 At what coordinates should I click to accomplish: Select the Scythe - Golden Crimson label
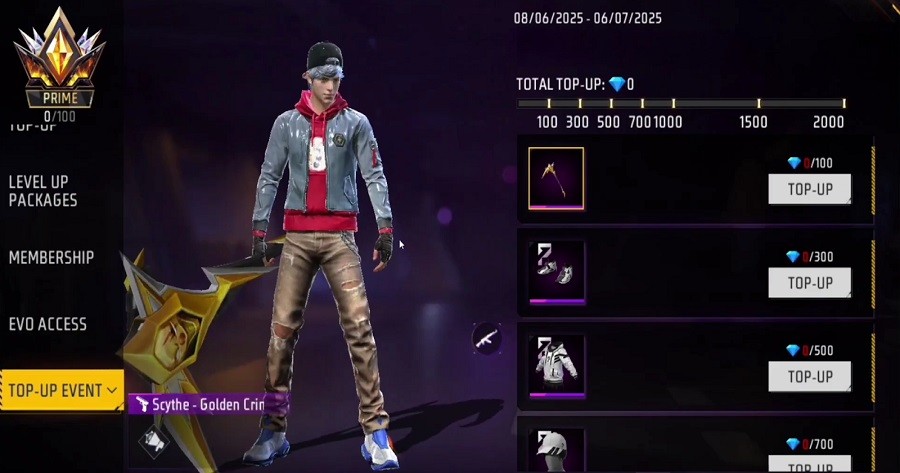[208, 403]
